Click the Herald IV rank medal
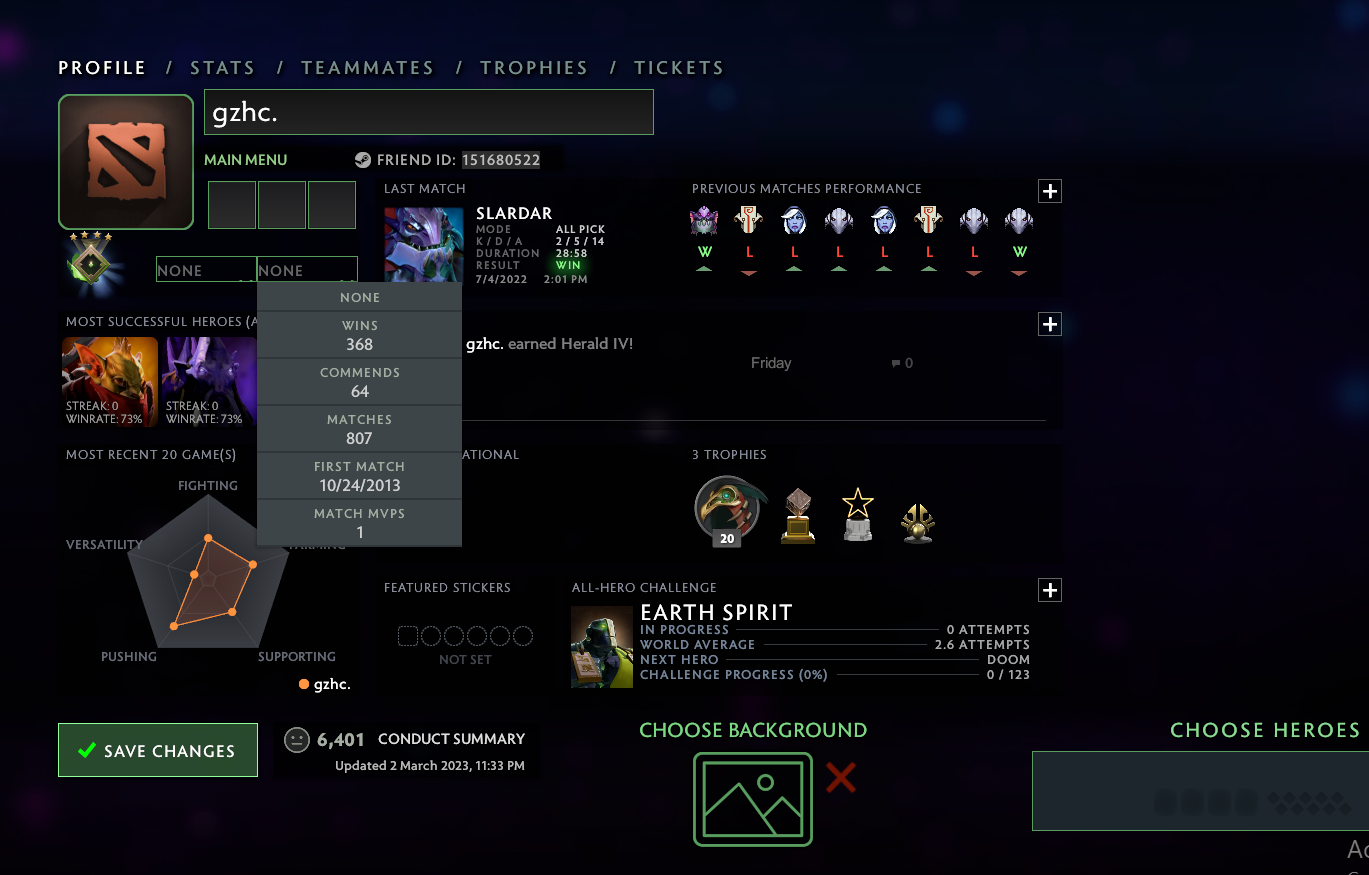The width and height of the screenshot is (1369, 875). [x=92, y=263]
